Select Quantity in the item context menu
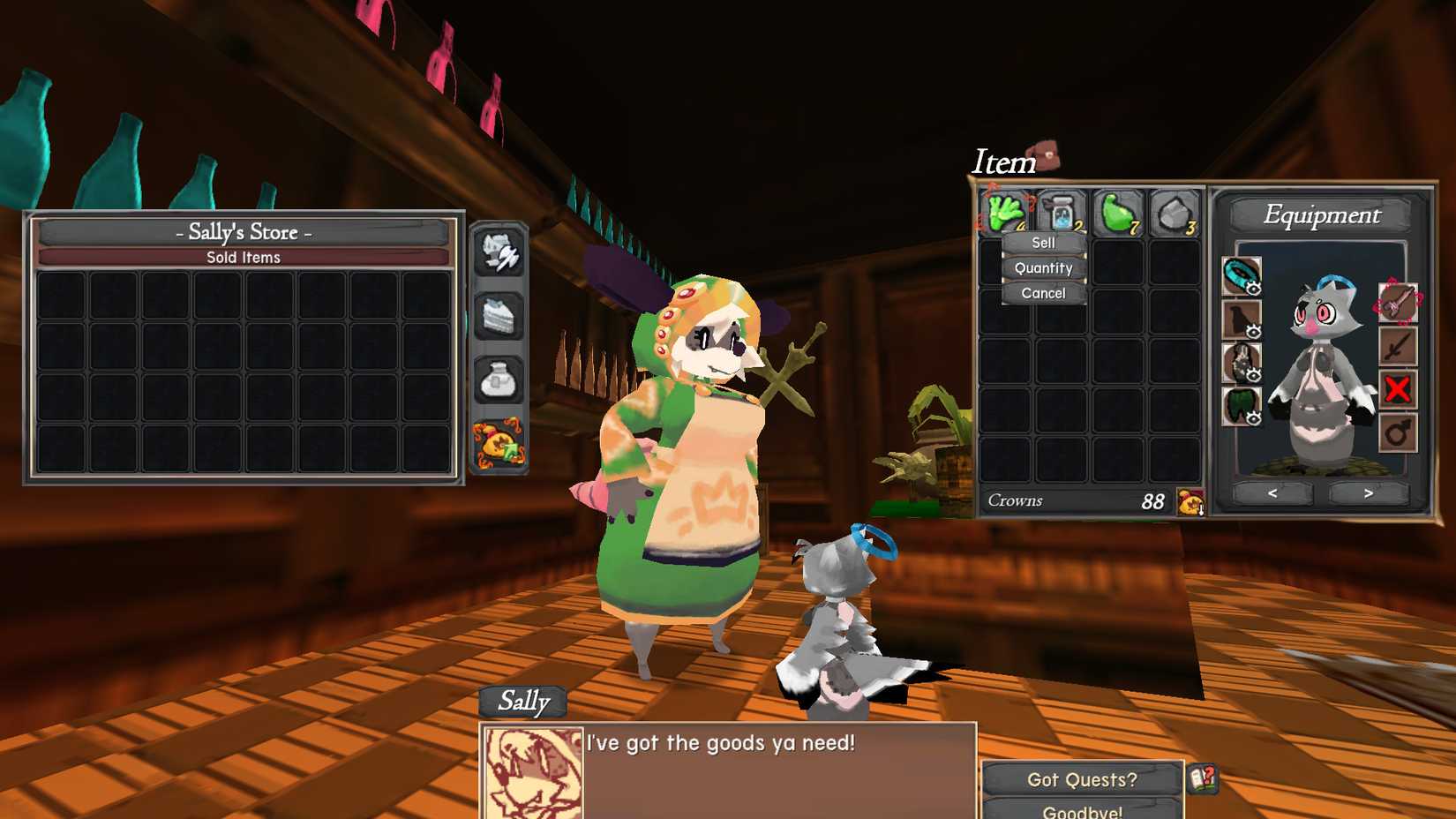Viewport: 1456px width, 819px height. [x=1042, y=267]
